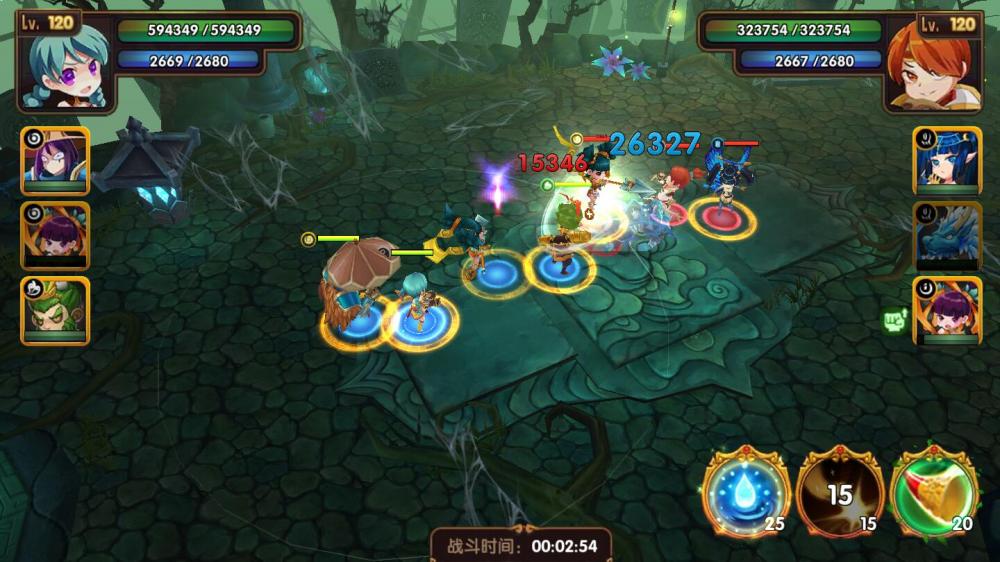Tap the dark skill on cooldown showing 15
Screen dimensions: 1000x562
point(839,492)
